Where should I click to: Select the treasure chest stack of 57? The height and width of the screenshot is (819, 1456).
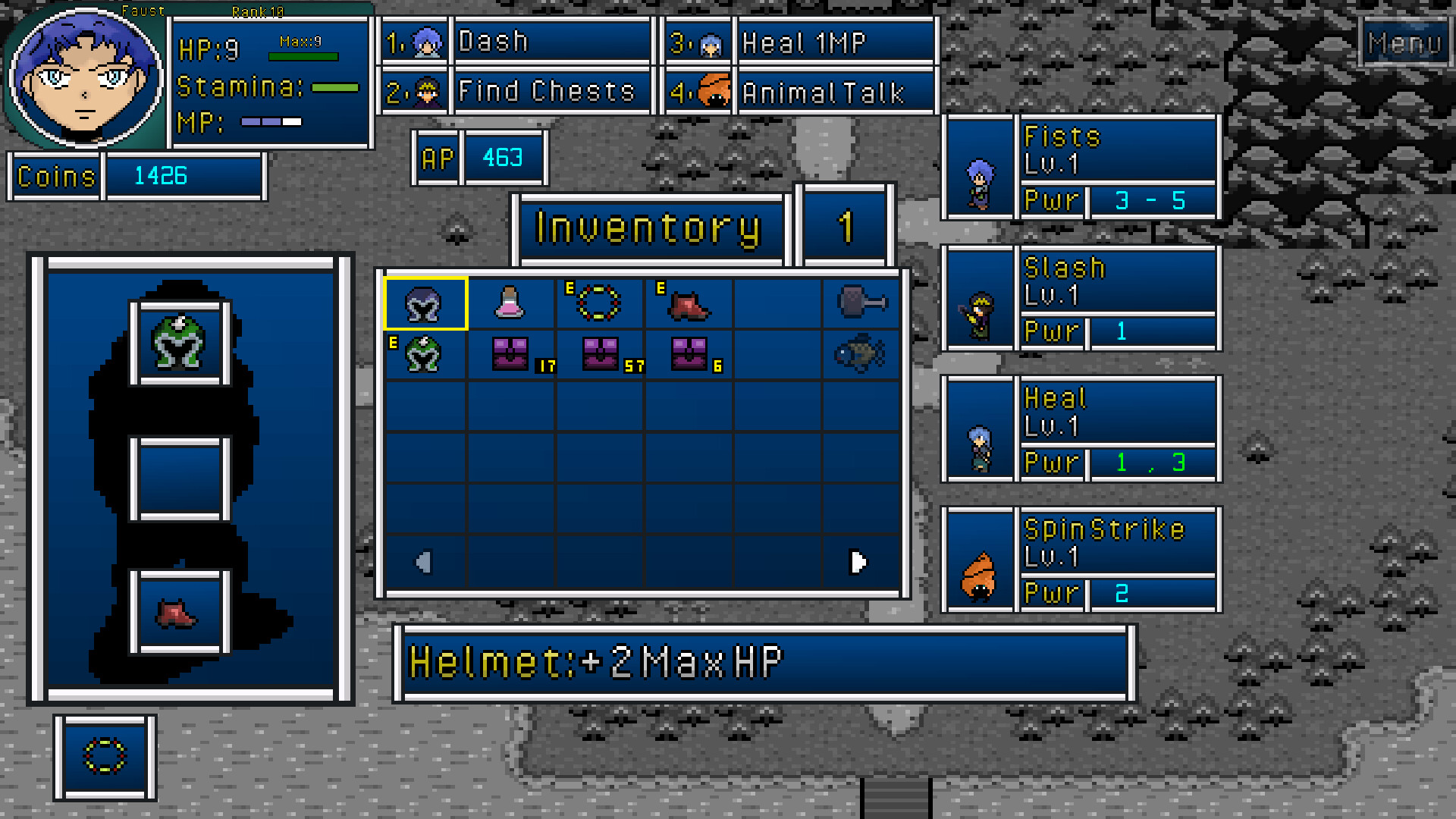[600, 355]
